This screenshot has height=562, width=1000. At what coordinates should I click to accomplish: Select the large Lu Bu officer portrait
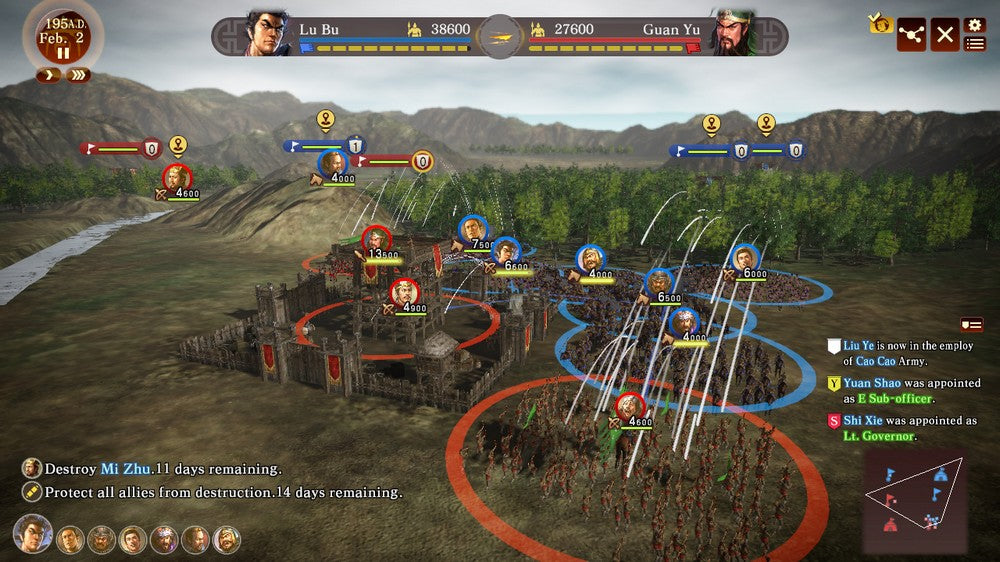coord(32,533)
